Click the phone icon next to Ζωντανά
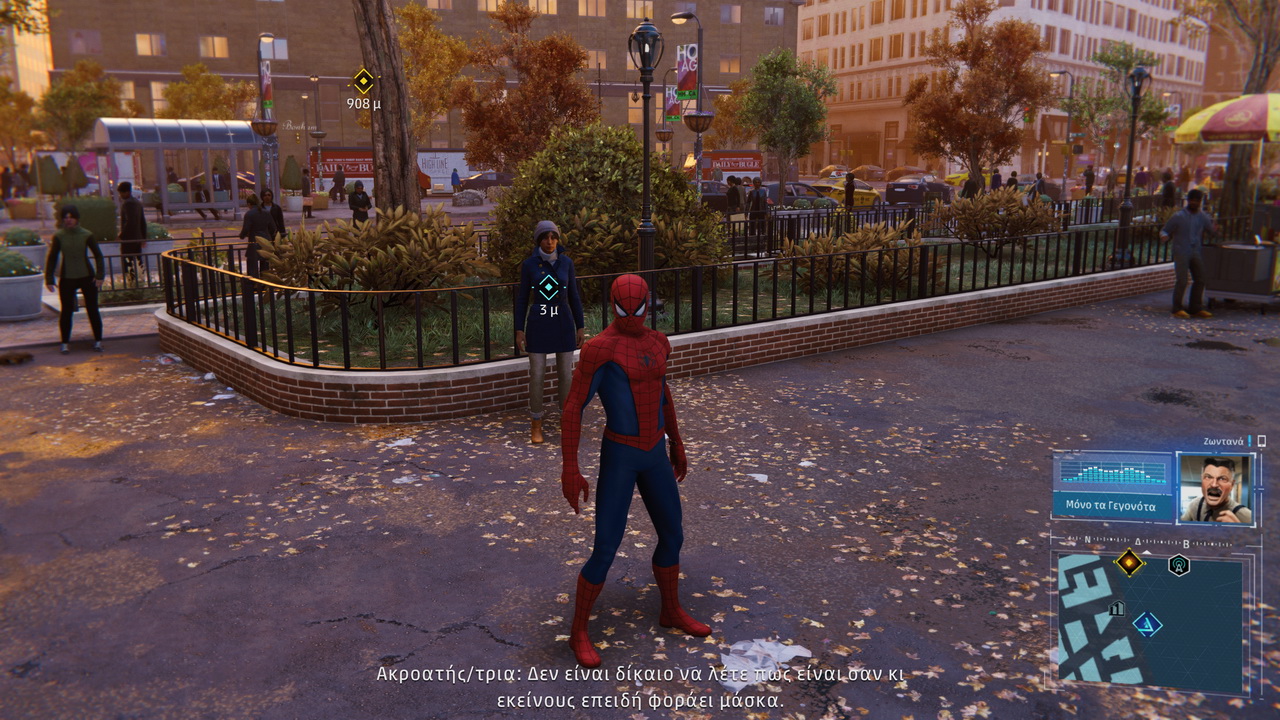This screenshot has width=1280, height=720. coord(1262,441)
